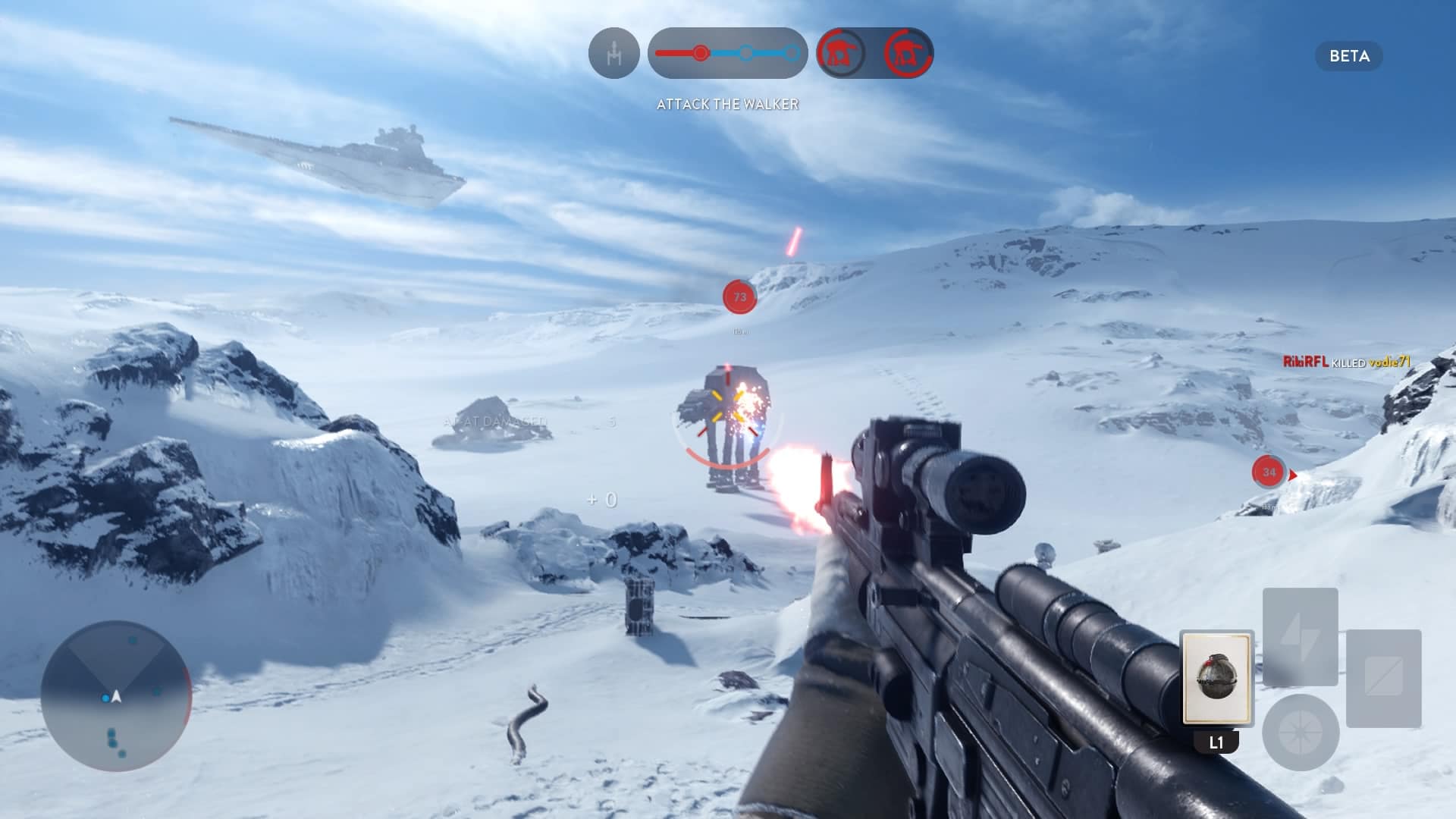1456x819 pixels.
Task: Click the BETA badge
Action: tap(1348, 56)
